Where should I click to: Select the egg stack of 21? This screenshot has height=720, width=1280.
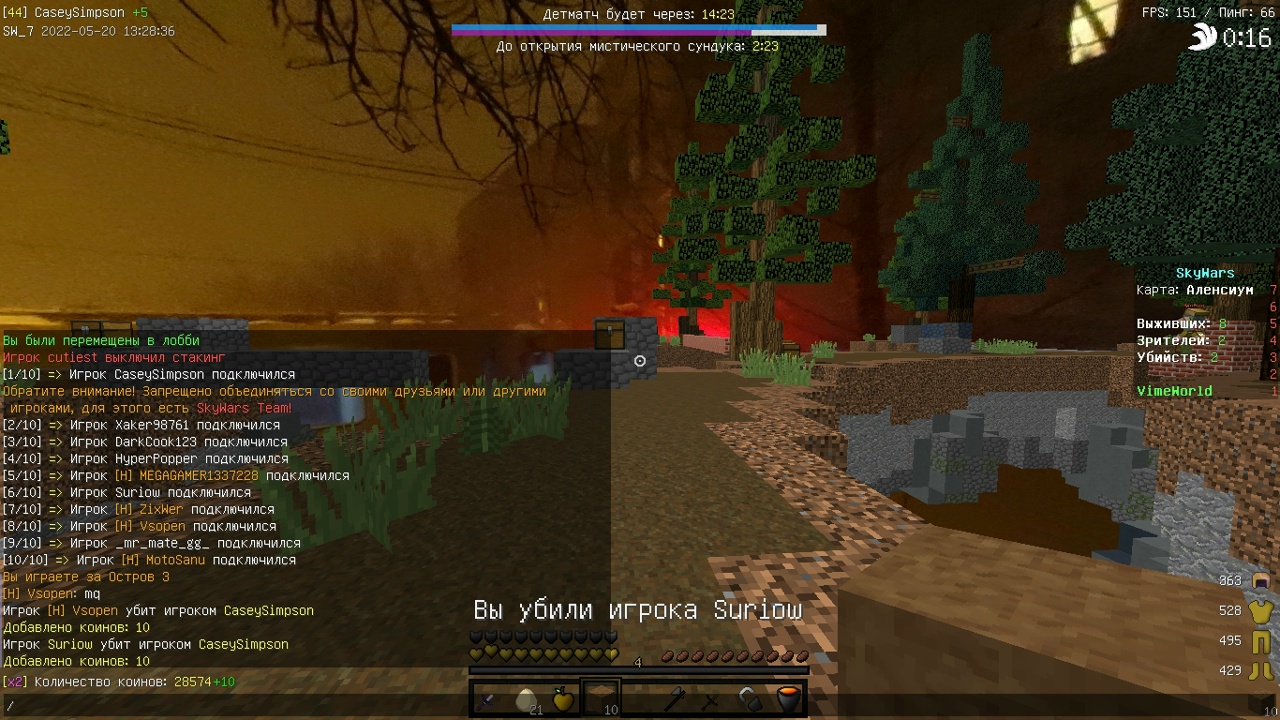525,697
